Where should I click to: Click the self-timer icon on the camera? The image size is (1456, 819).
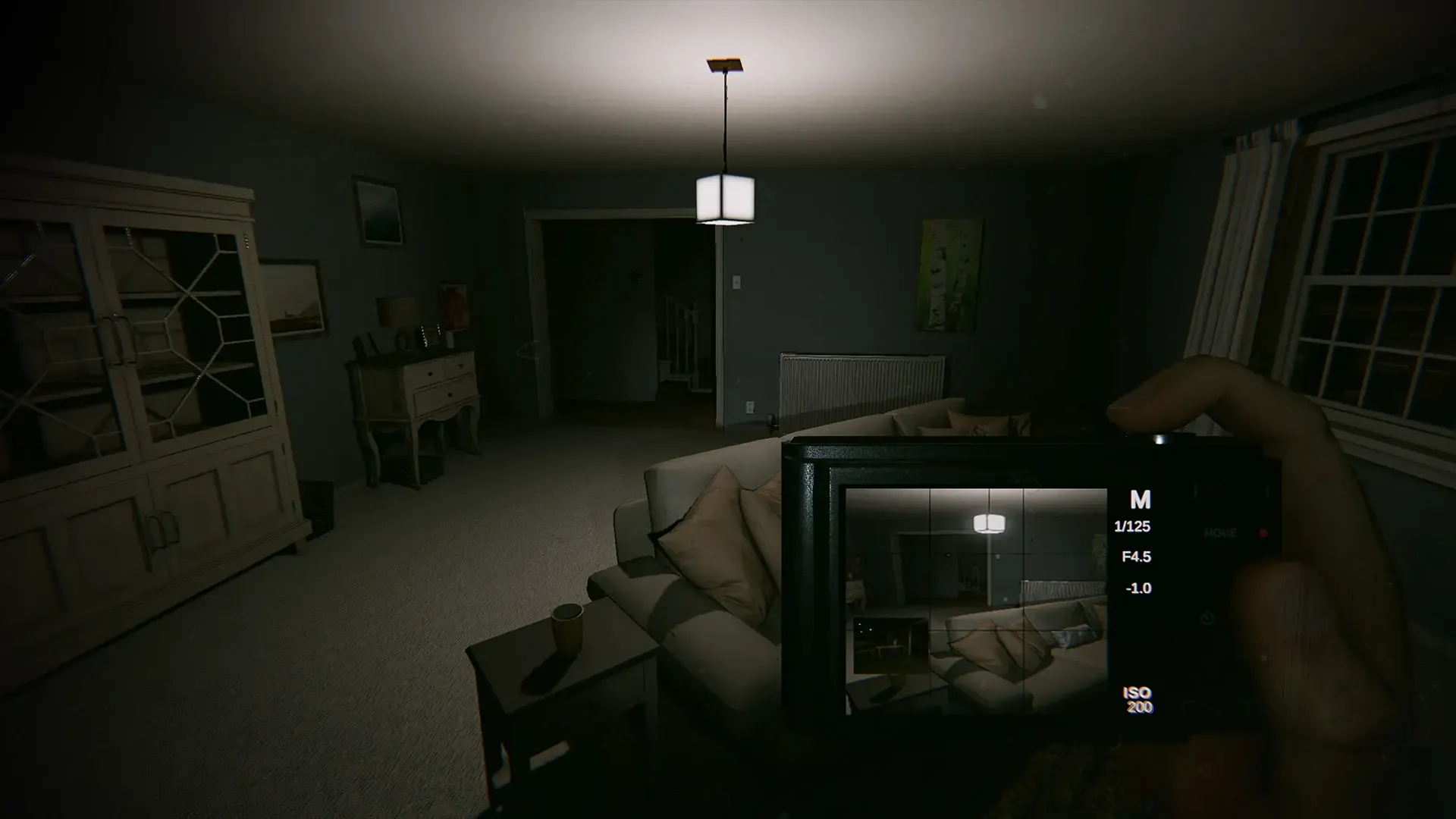(x=1207, y=617)
